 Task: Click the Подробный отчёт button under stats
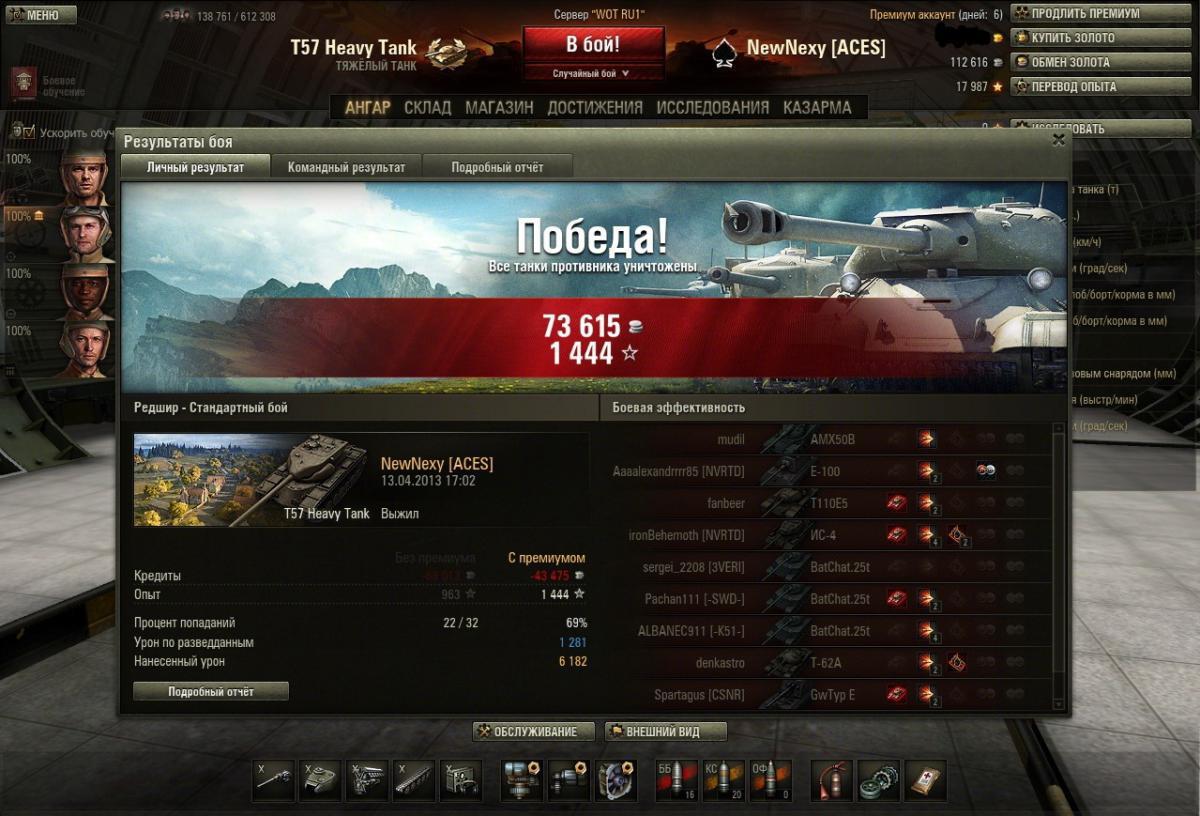[211, 691]
